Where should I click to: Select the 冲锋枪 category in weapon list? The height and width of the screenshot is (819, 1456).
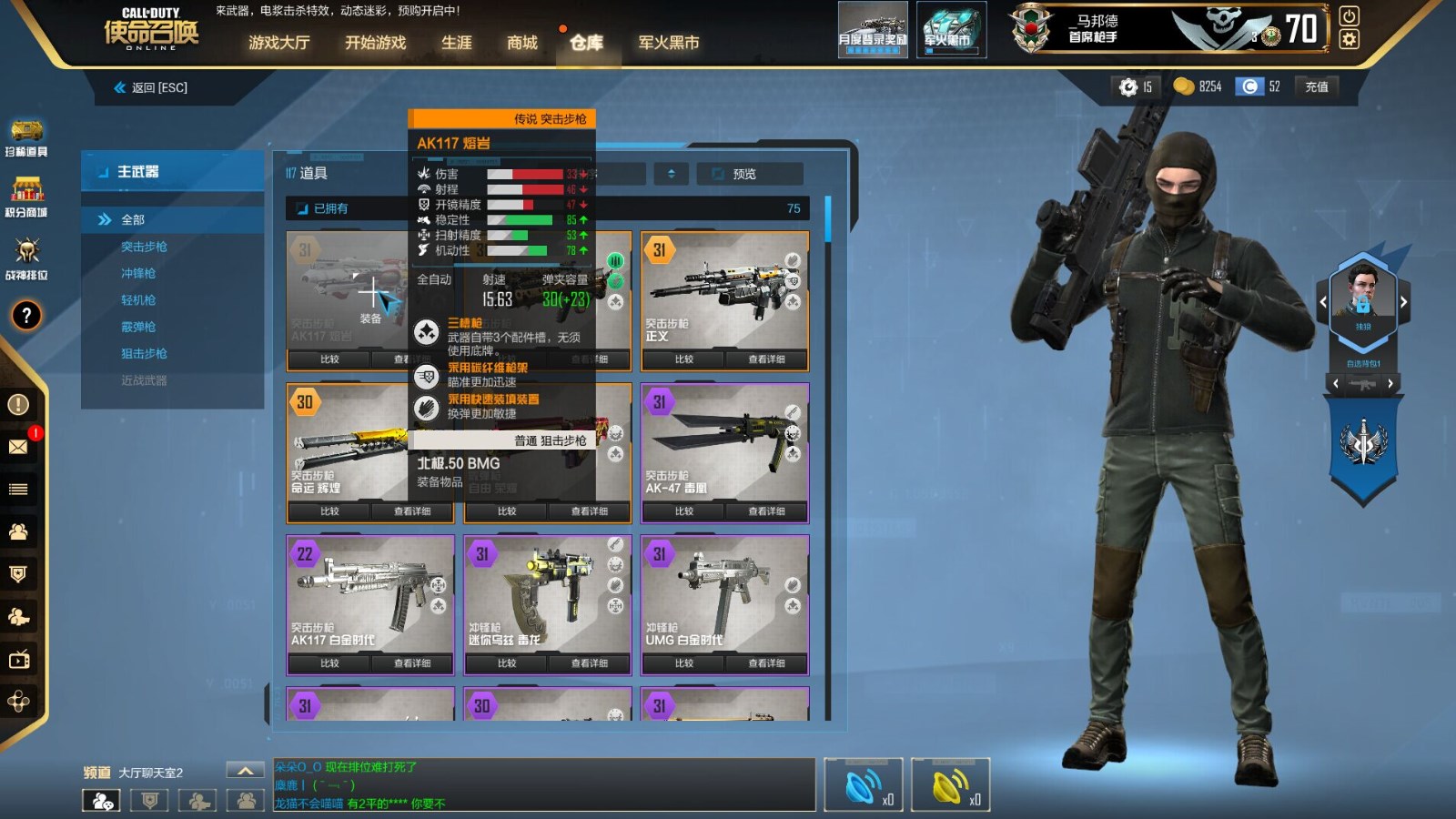[x=138, y=273]
